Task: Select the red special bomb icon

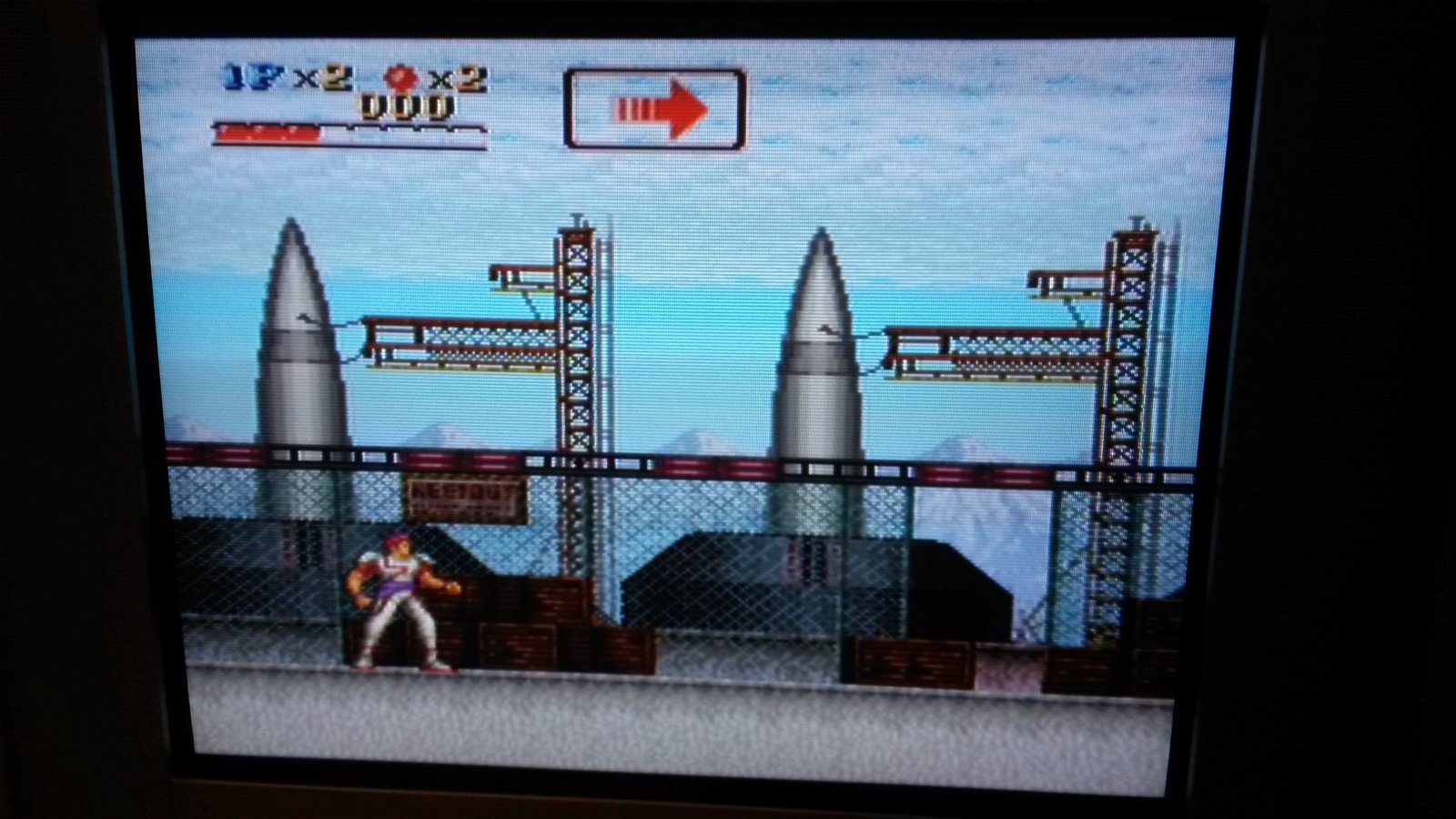Action: coord(402,78)
